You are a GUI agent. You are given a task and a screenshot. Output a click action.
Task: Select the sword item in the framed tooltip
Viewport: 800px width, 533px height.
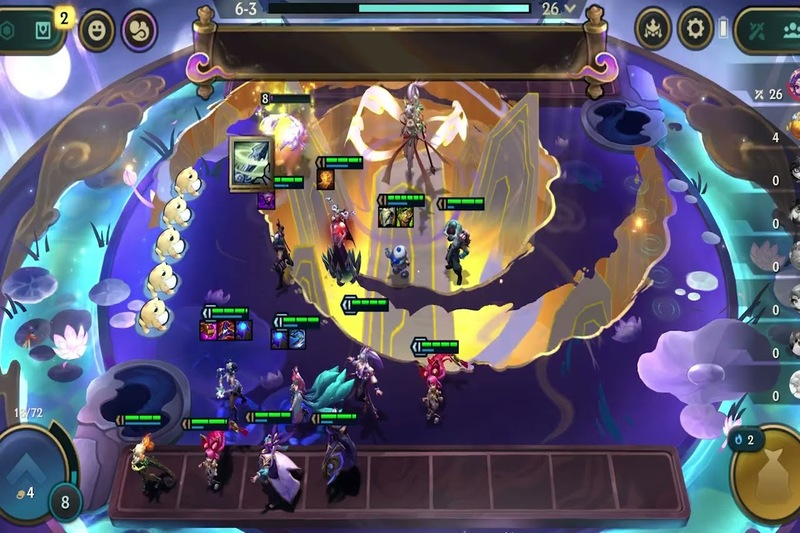click(x=252, y=162)
